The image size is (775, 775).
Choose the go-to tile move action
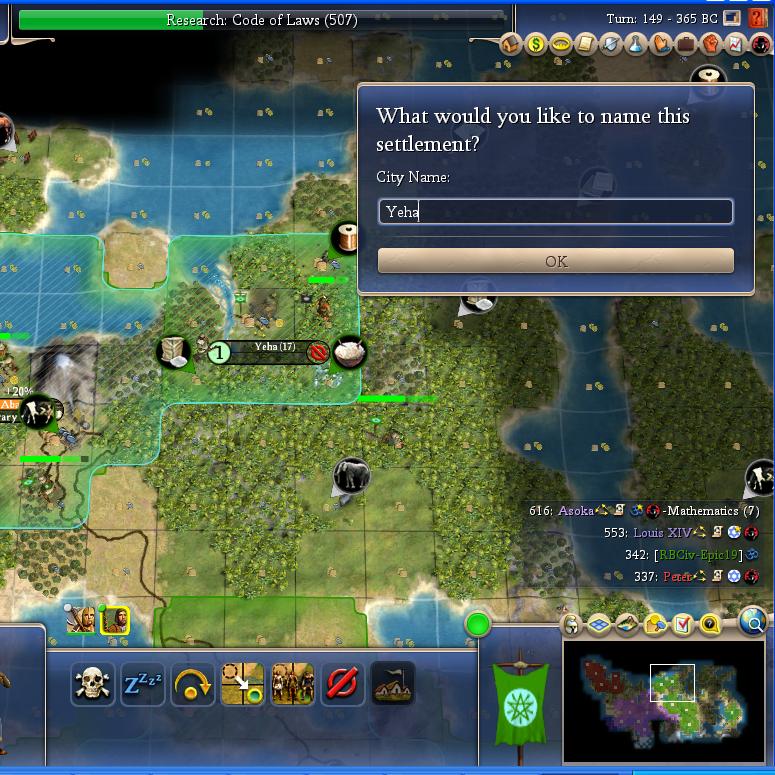coord(242,685)
